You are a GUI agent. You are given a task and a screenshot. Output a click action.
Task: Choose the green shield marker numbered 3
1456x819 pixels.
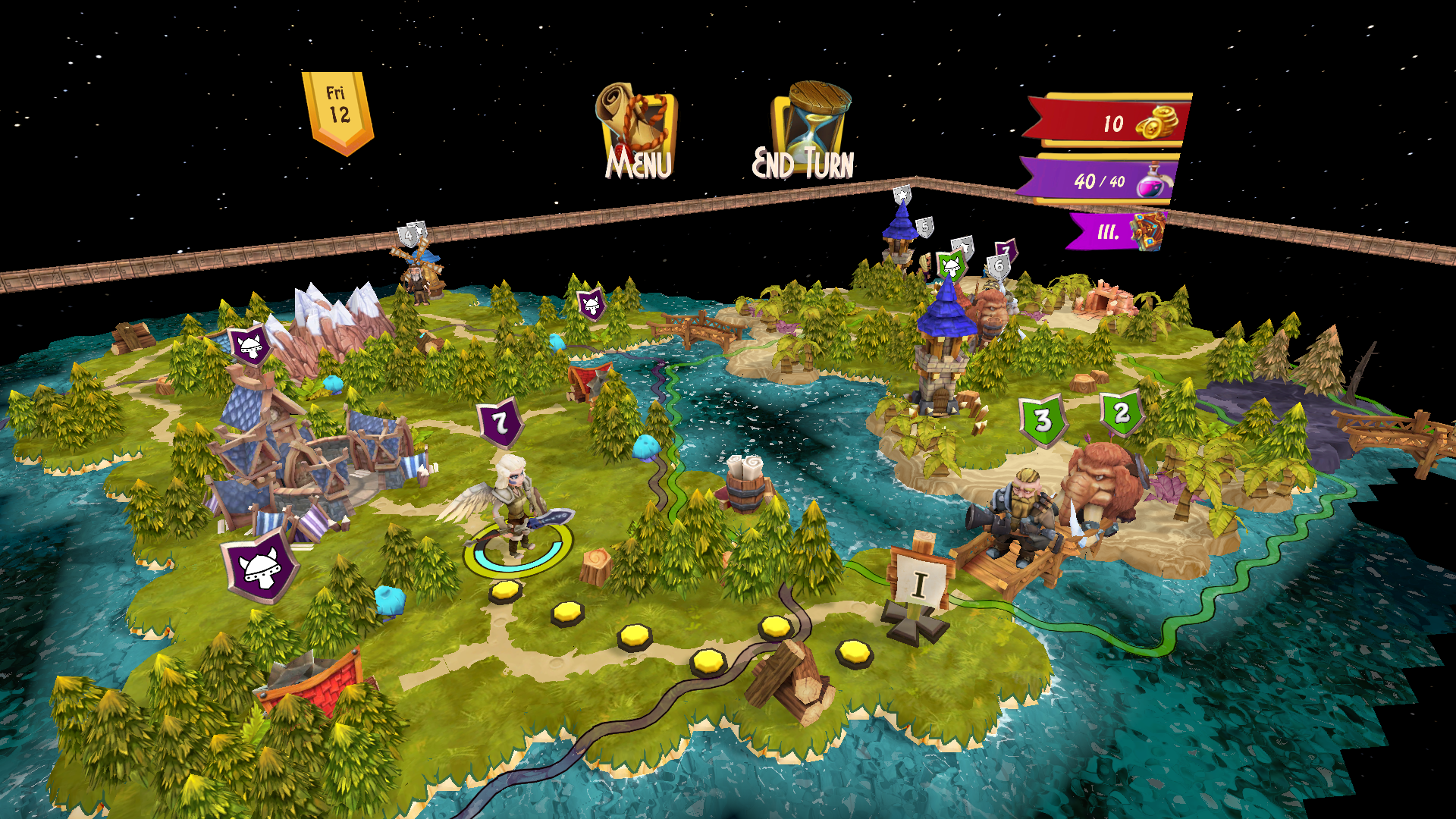(1043, 420)
